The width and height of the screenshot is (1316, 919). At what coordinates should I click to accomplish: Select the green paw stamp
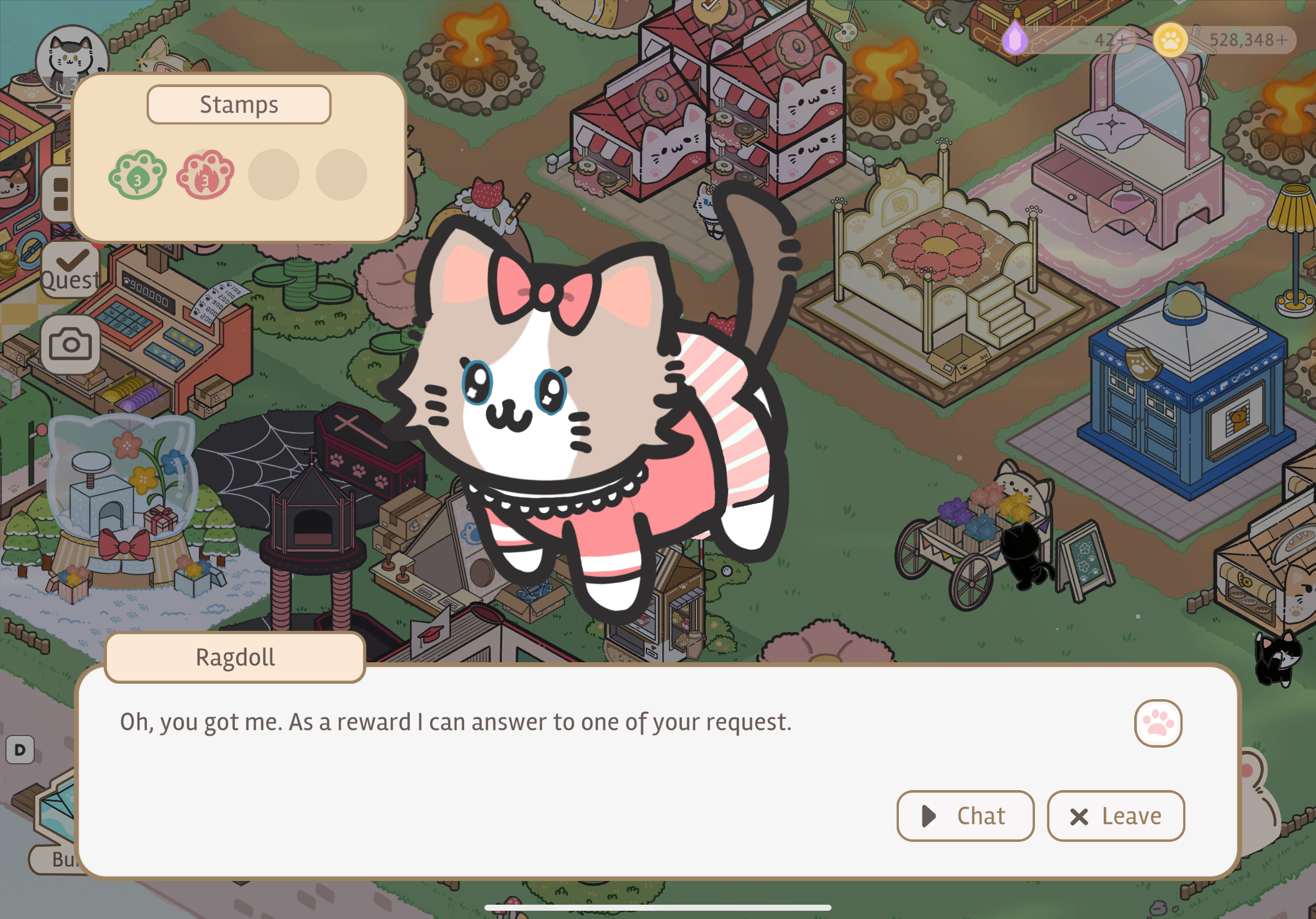pyautogui.click(x=138, y=175)
